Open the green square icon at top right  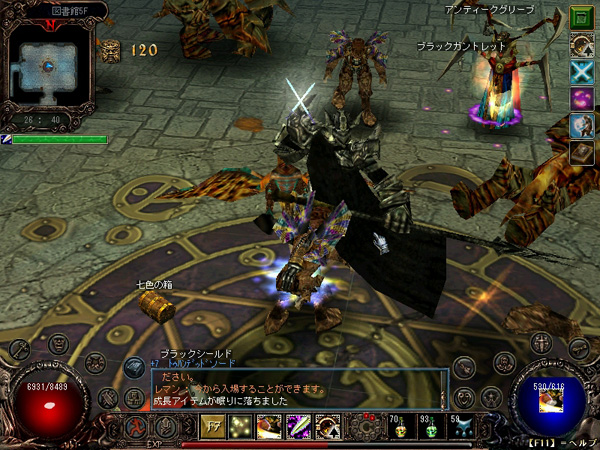581,17
